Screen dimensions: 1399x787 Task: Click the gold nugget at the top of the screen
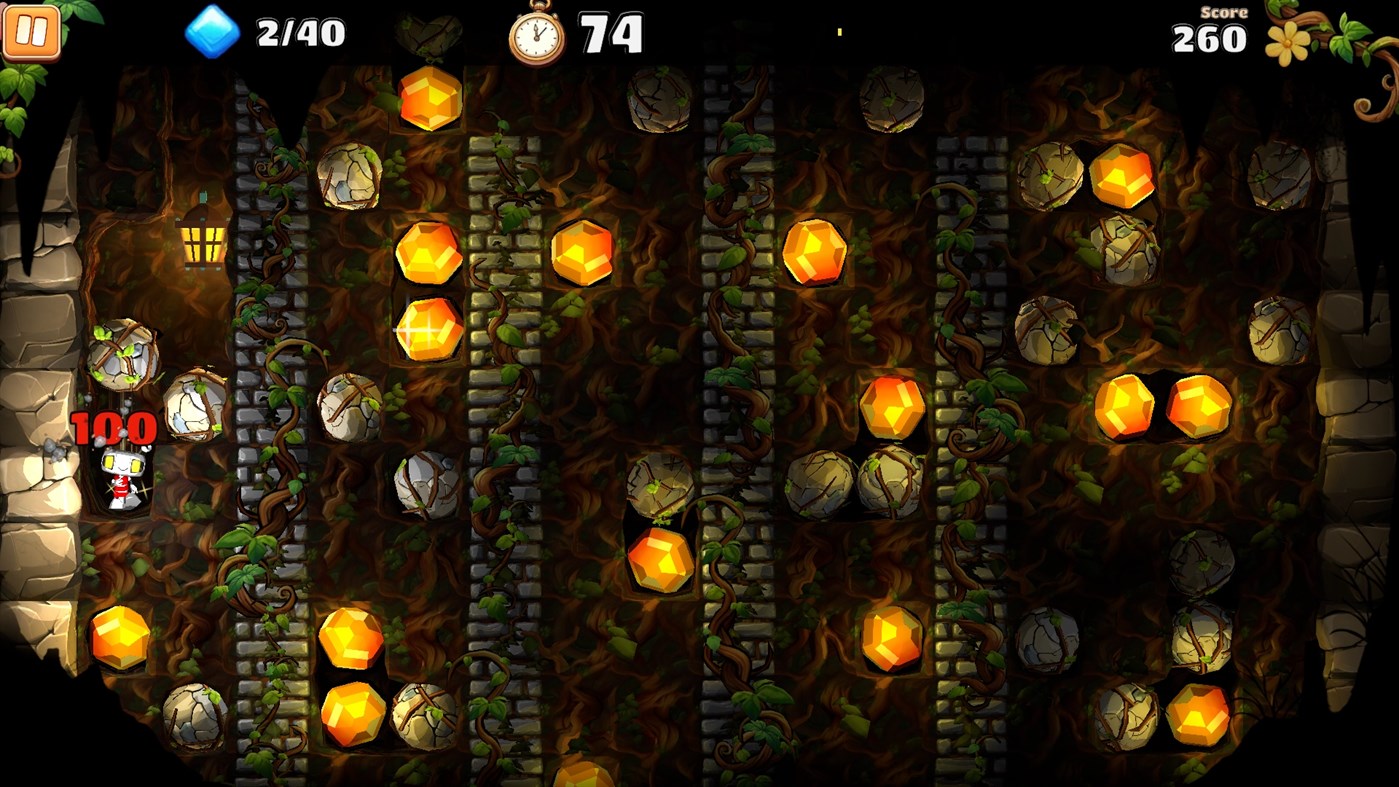[432, 99]
